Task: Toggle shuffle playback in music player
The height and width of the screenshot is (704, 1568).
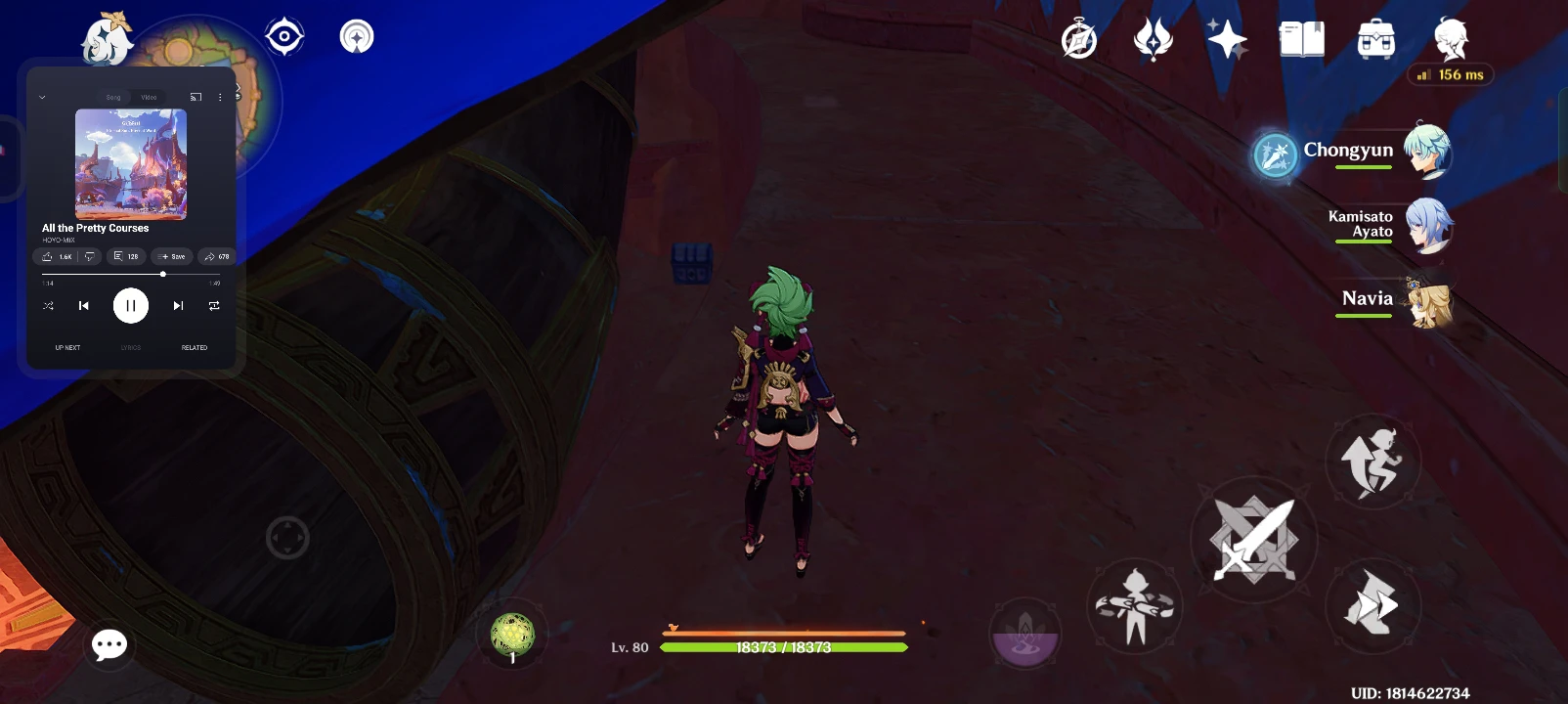Action: pos(47,305)
